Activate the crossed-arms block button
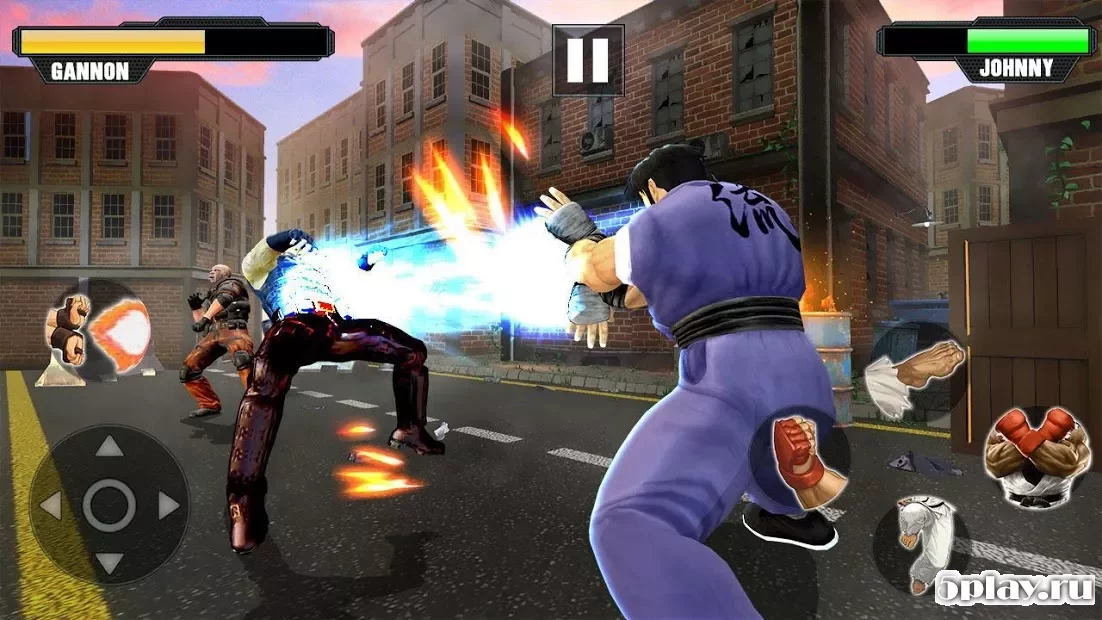The height and width of the screenshot is (620, 1102). pyautogui.click(x=1036, y=455)
